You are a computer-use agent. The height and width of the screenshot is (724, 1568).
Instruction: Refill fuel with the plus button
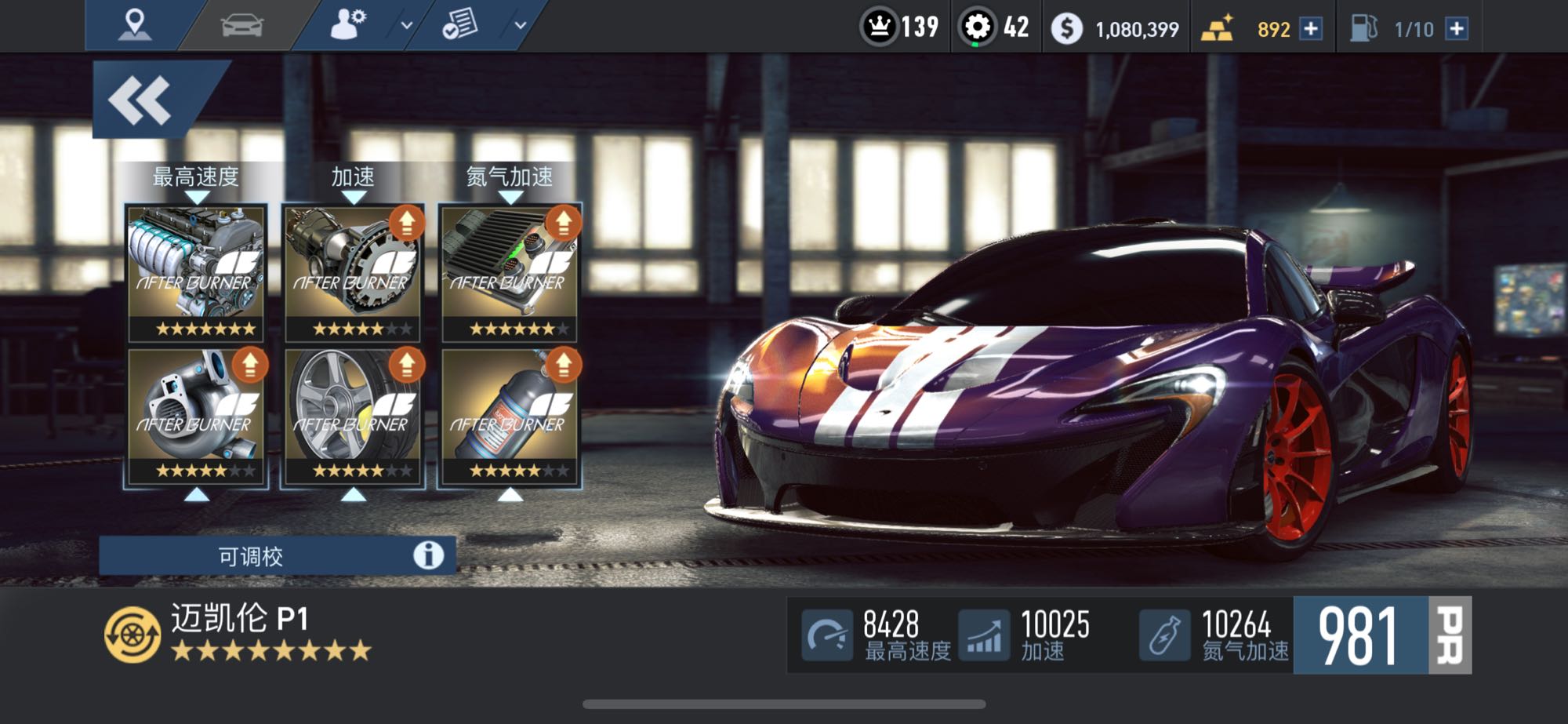click(x=1457, y=29)
